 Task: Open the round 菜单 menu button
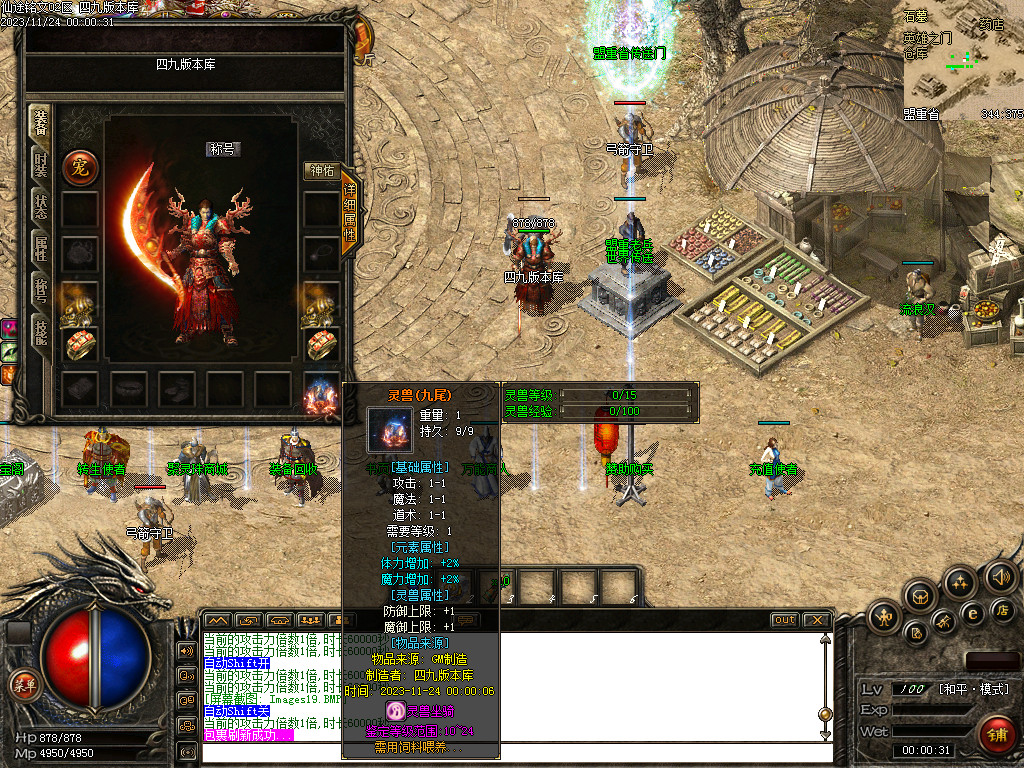coord(22,684)
